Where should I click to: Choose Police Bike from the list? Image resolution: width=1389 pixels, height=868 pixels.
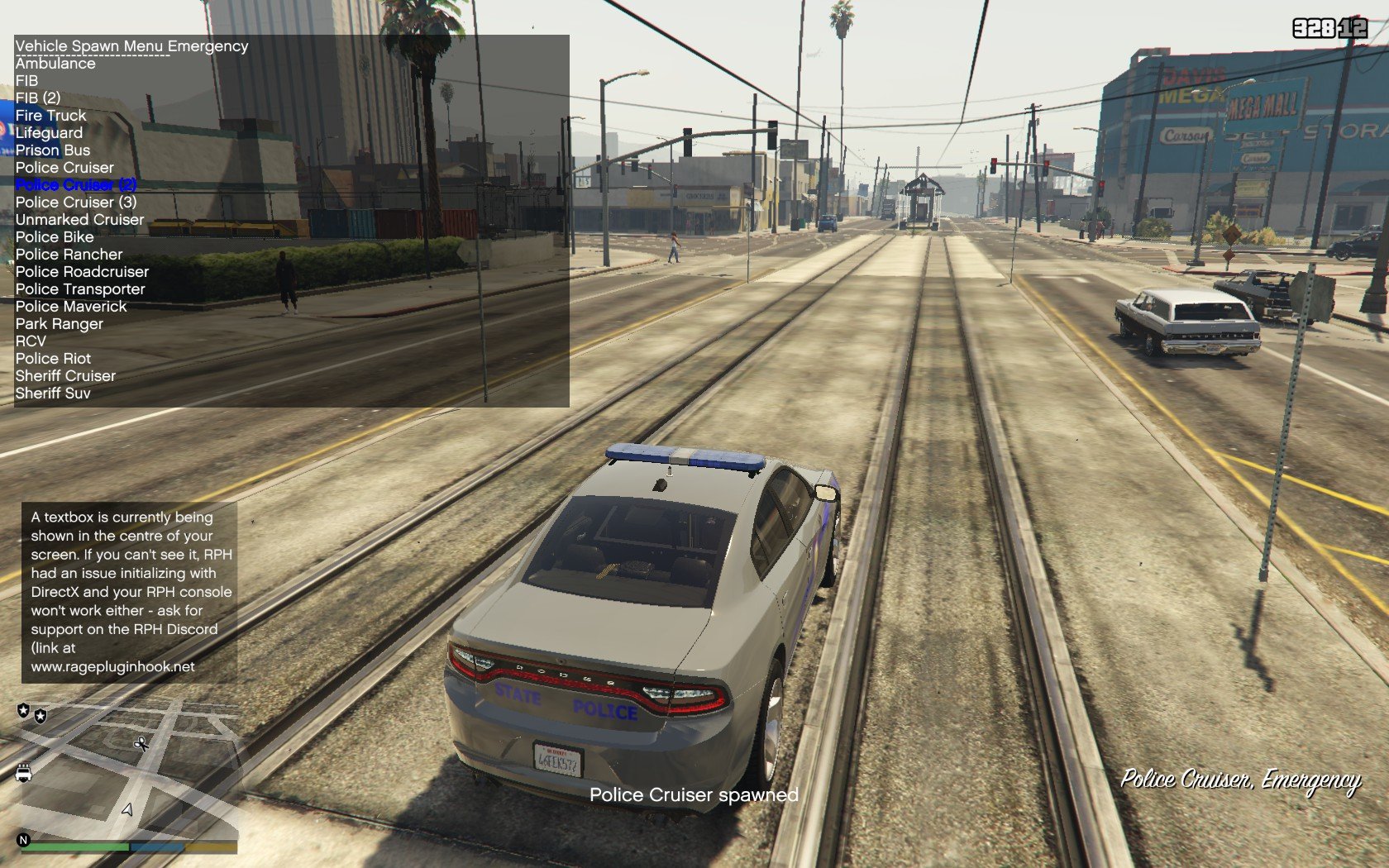click(55, 237)
